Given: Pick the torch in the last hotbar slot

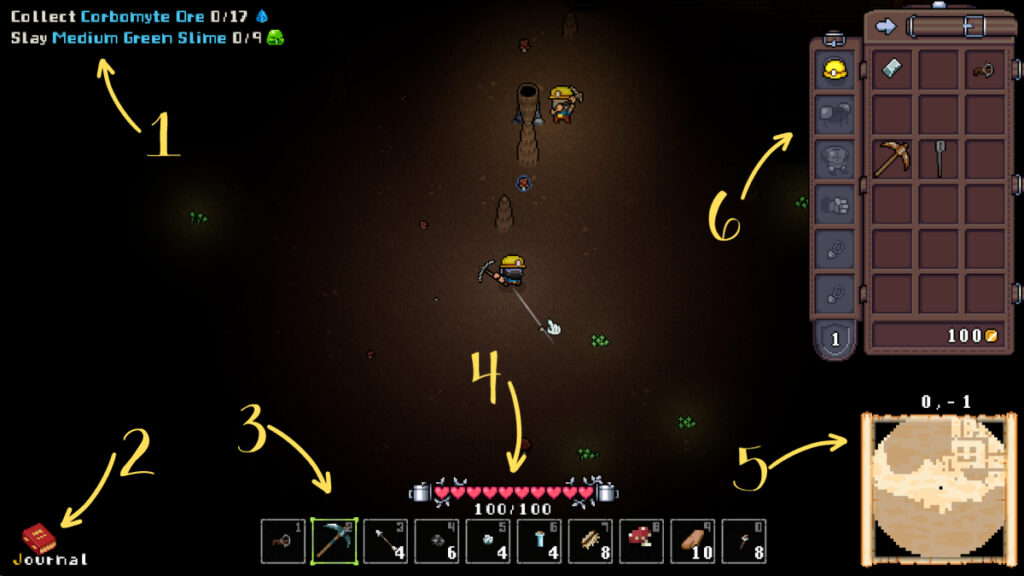Looking at the screenshot, I should (744, 541).
